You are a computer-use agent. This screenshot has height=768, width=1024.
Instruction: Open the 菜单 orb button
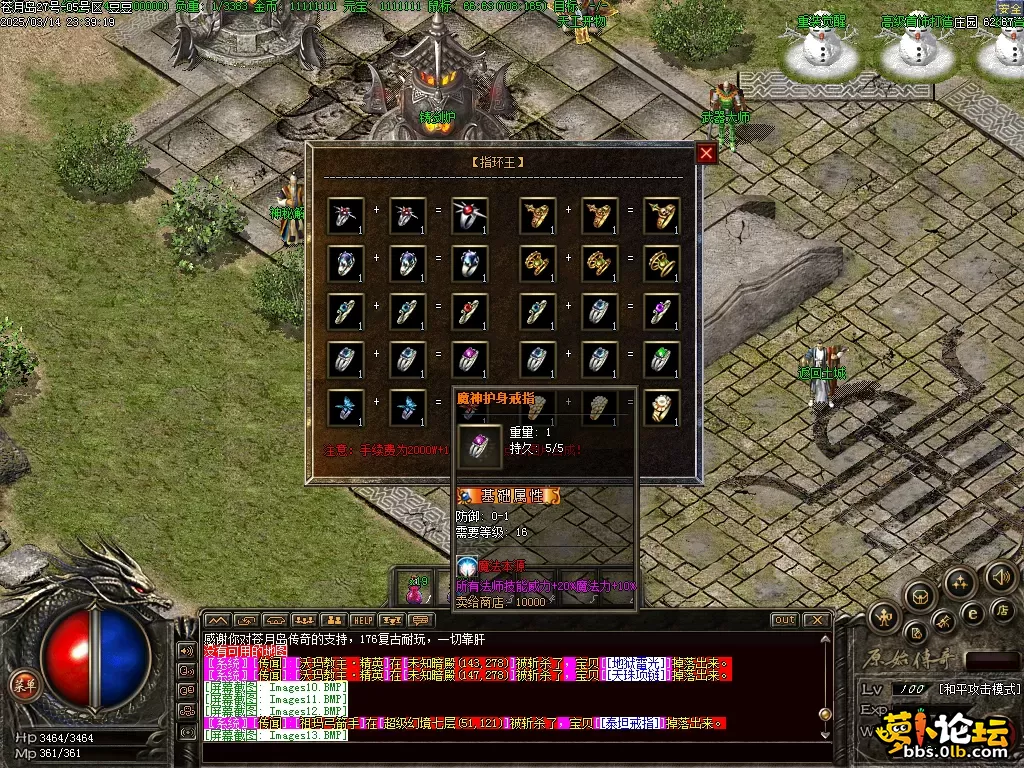[20, 684]
